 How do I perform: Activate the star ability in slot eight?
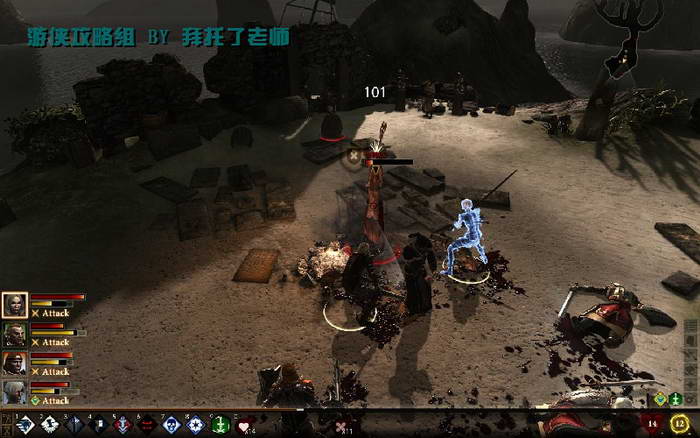[x=196, y=425]
